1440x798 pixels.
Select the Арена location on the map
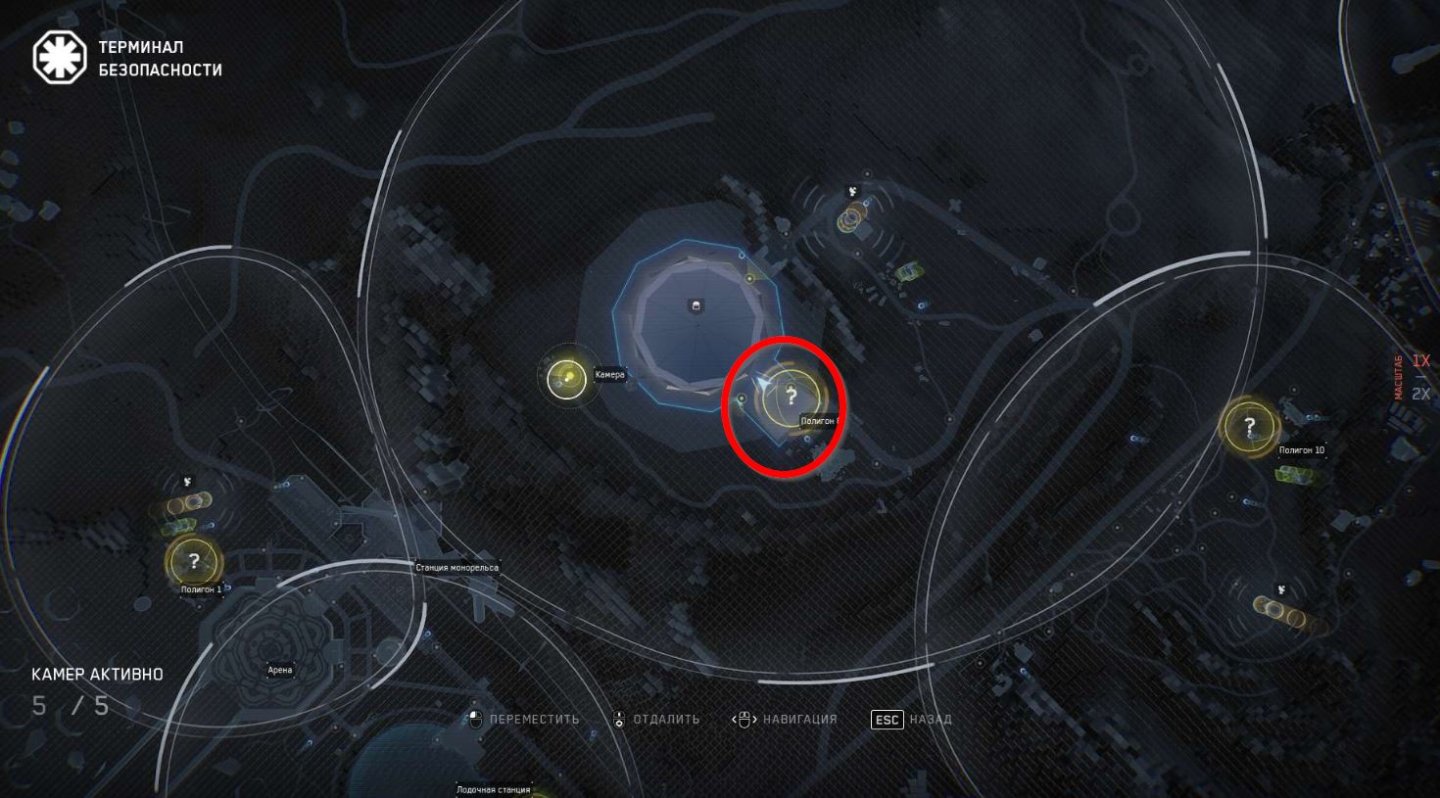pyautogui.click(x=280, y=670)
